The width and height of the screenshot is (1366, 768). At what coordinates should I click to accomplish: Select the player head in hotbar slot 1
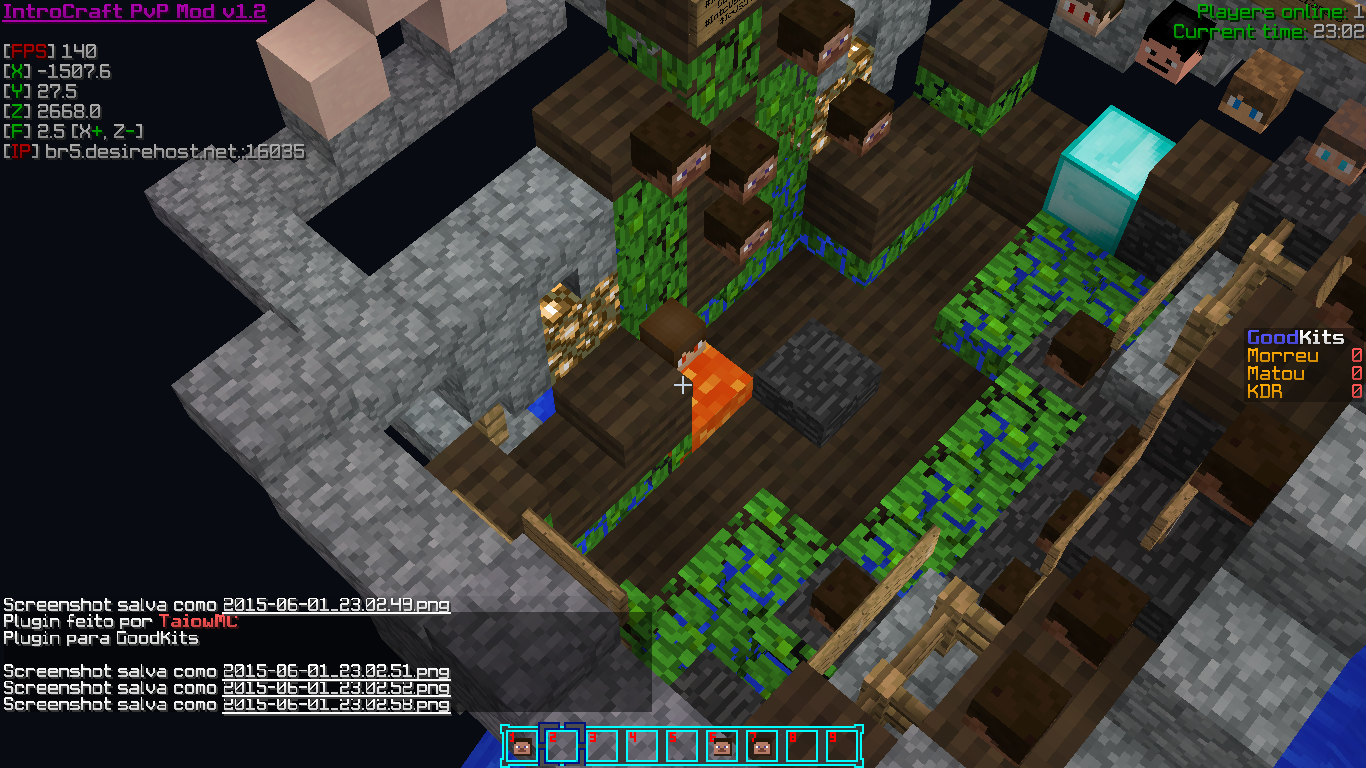tap(522, 745)
